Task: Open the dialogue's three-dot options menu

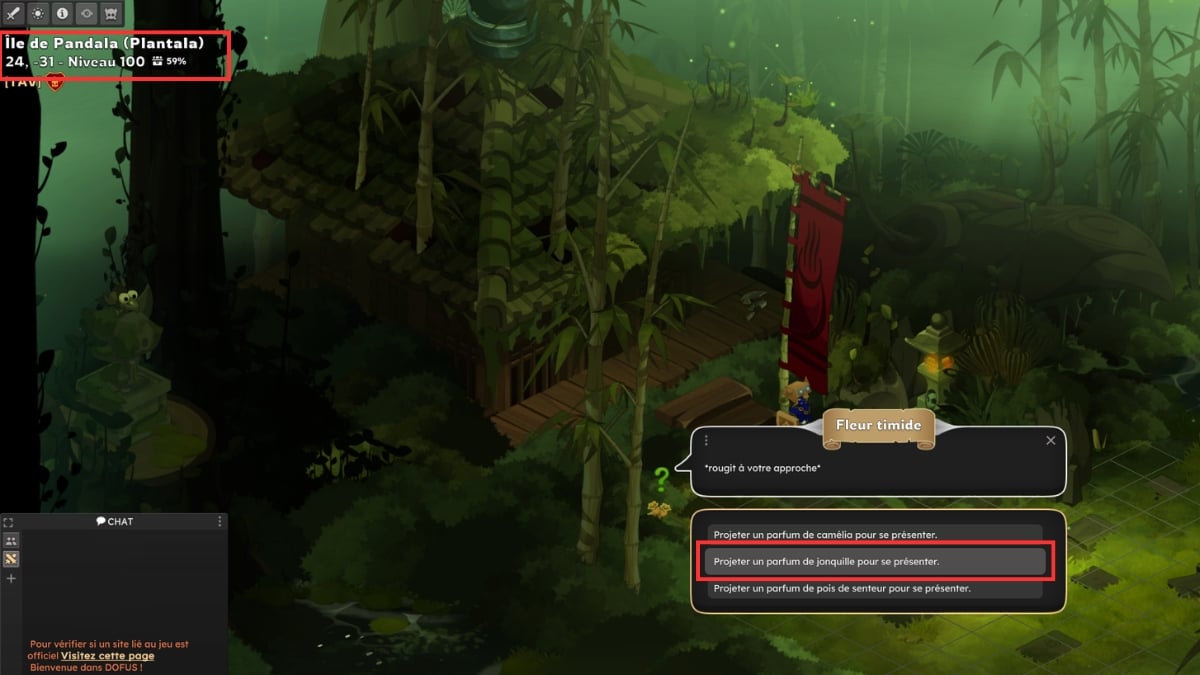Action: 706,440
